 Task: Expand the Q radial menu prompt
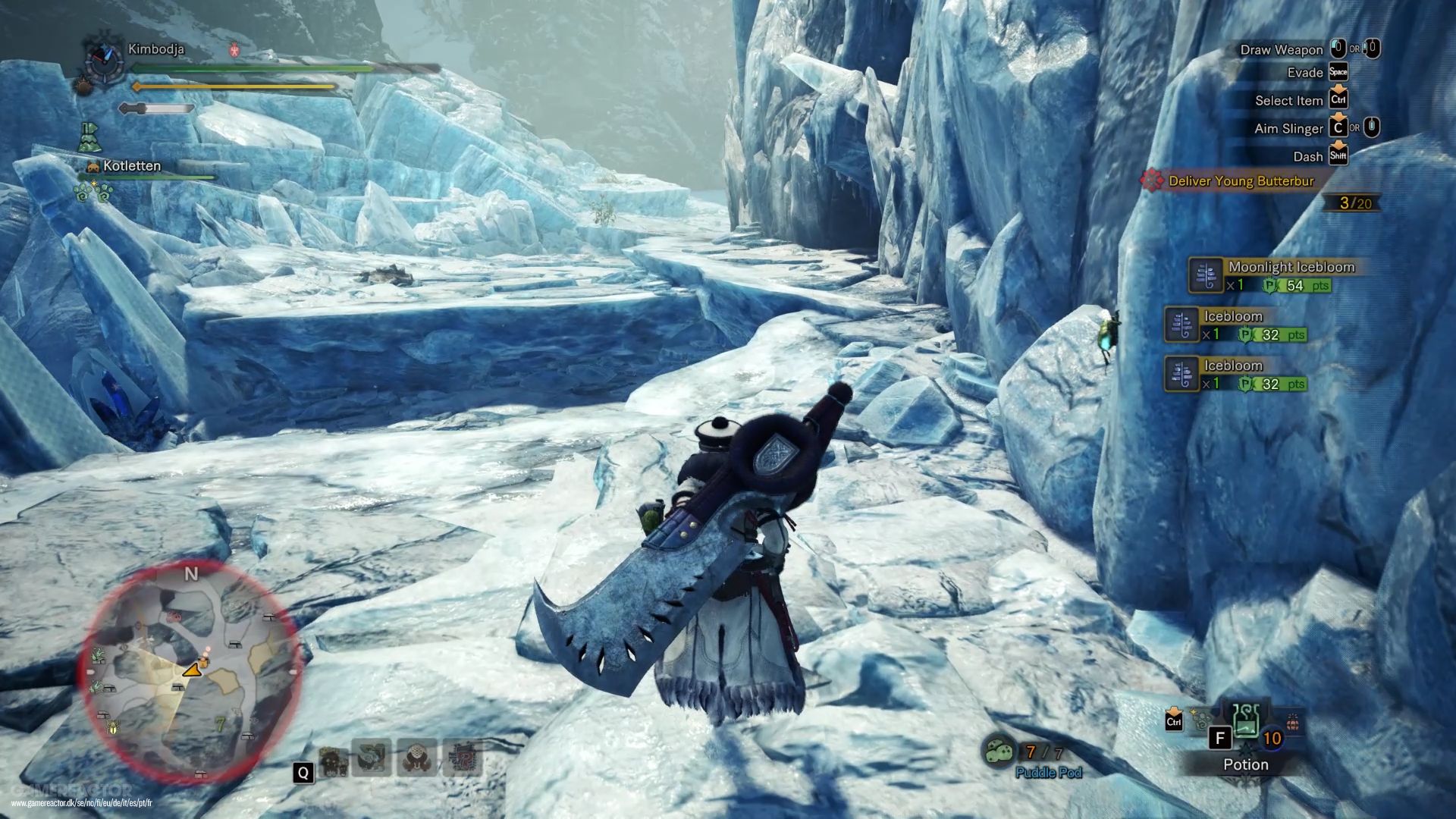[x=303, y=773]
